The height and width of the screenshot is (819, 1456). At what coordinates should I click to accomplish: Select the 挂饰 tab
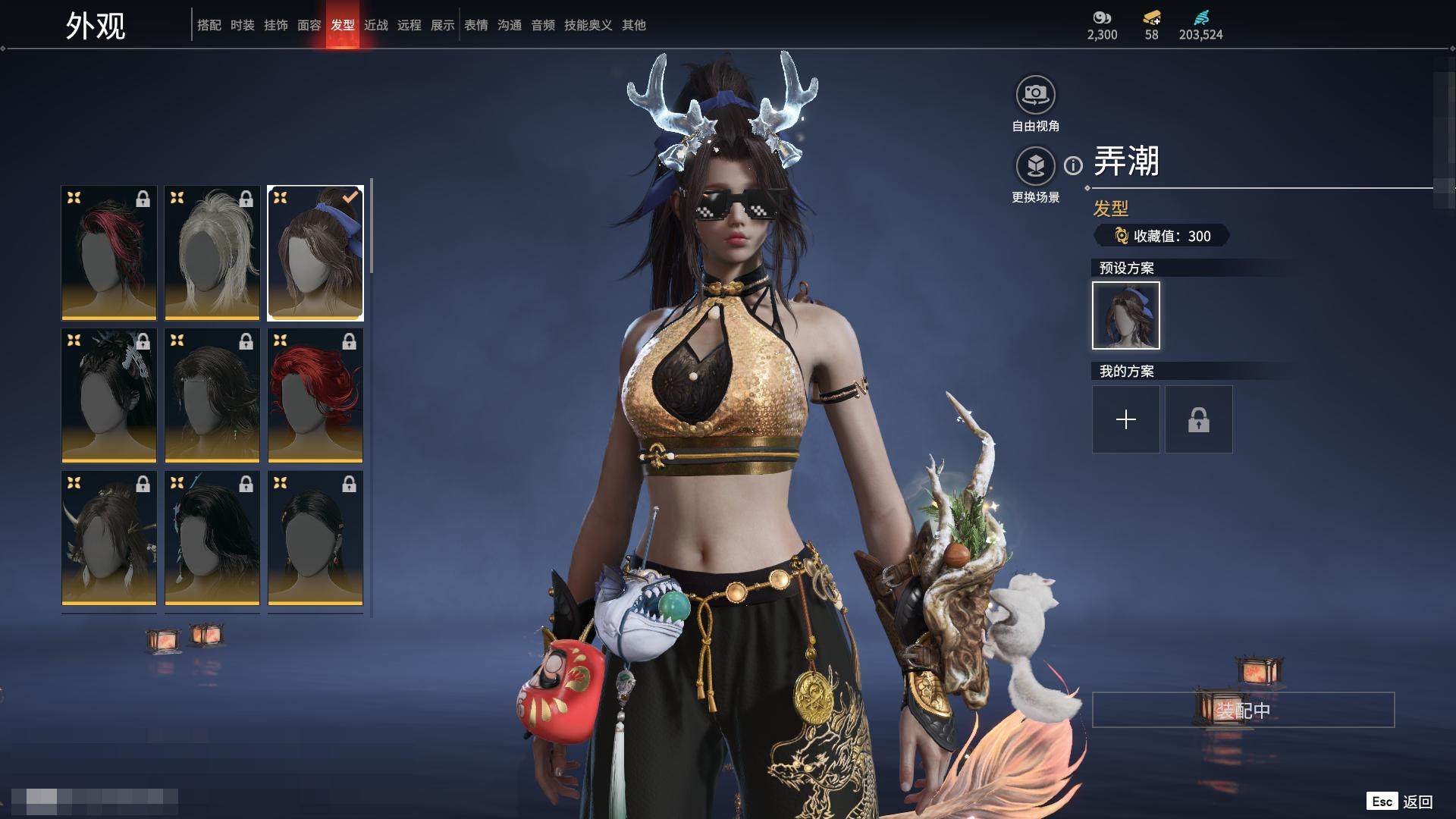pos(275,25)
